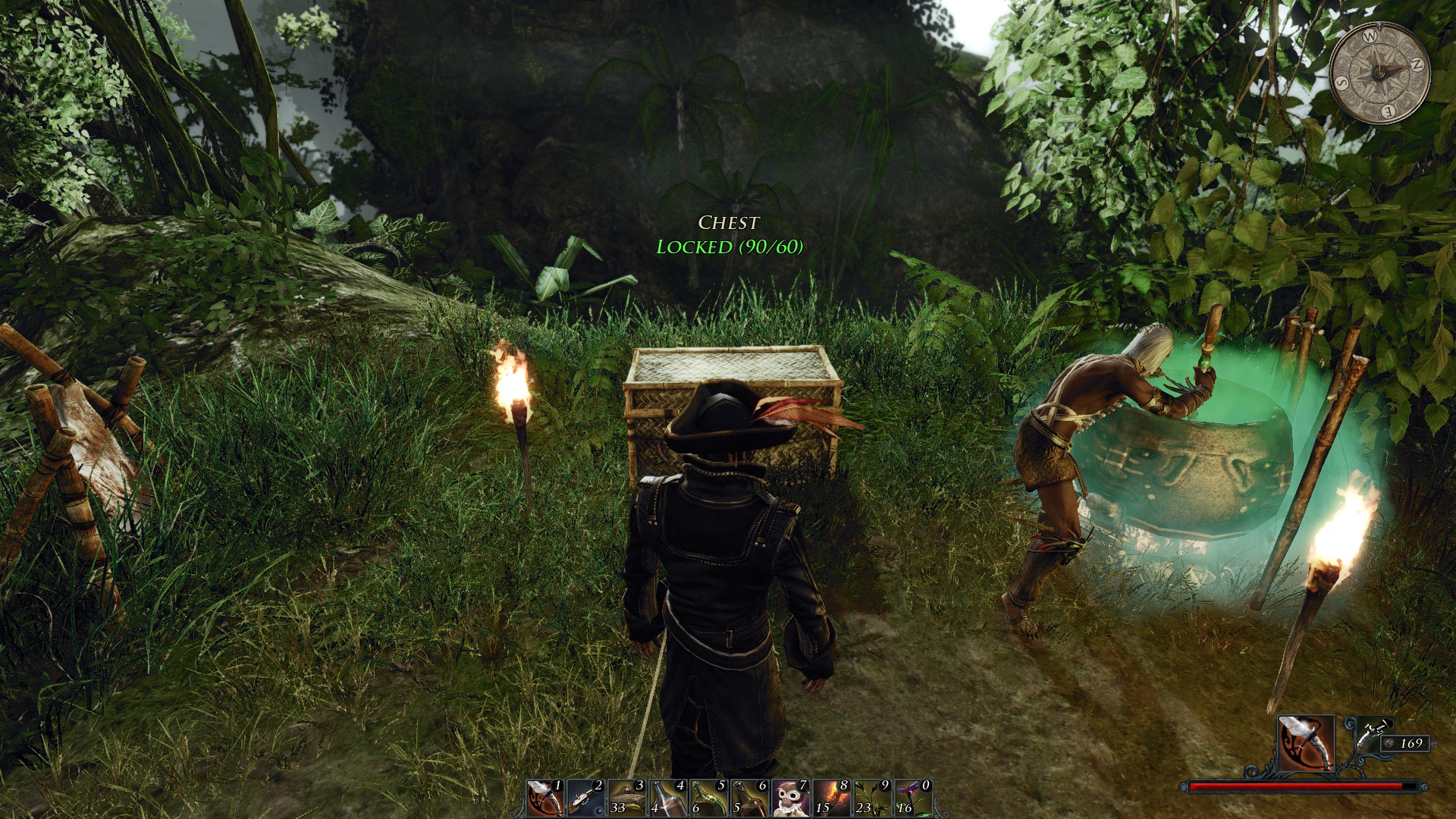Equip the pistol in hotbar slot 2
The height and width of the screenshot is (819, 1456).
(585, 799)
